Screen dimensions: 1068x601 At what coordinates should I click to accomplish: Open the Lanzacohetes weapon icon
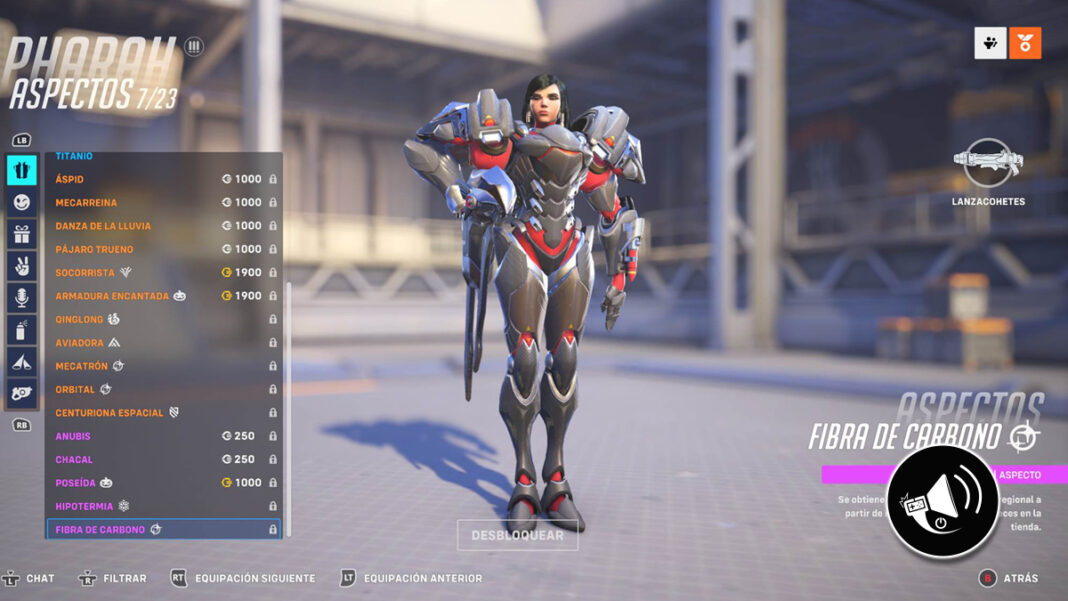[988, 164]
